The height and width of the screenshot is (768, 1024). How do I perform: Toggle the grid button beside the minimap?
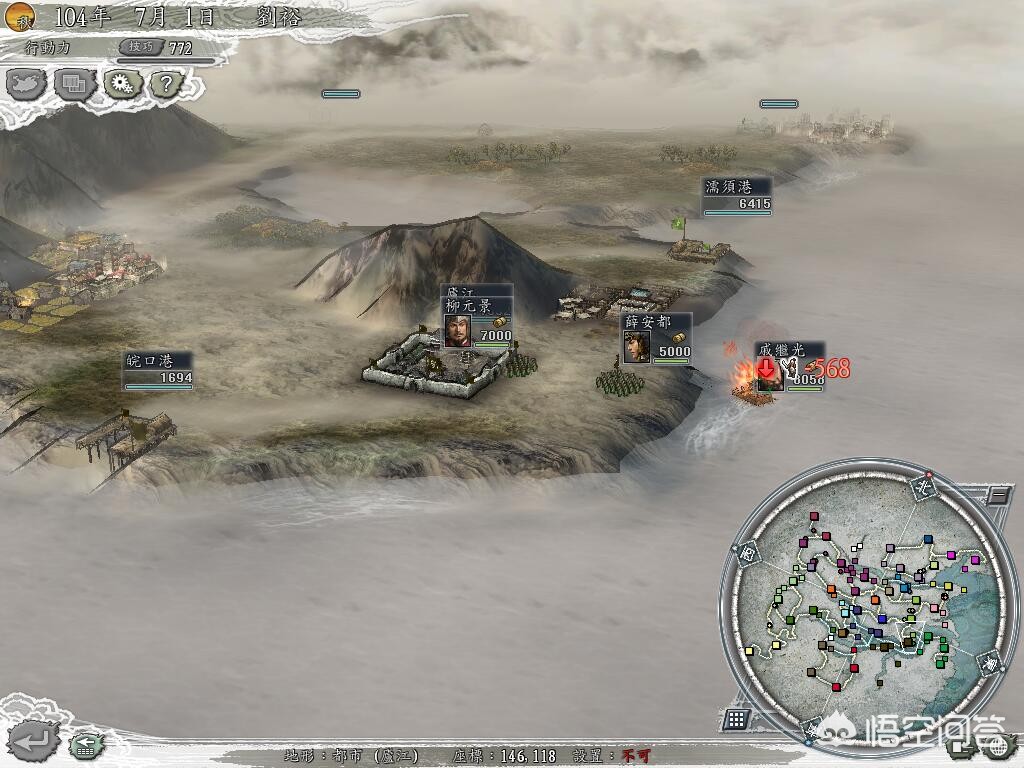(x=736, y=718)
